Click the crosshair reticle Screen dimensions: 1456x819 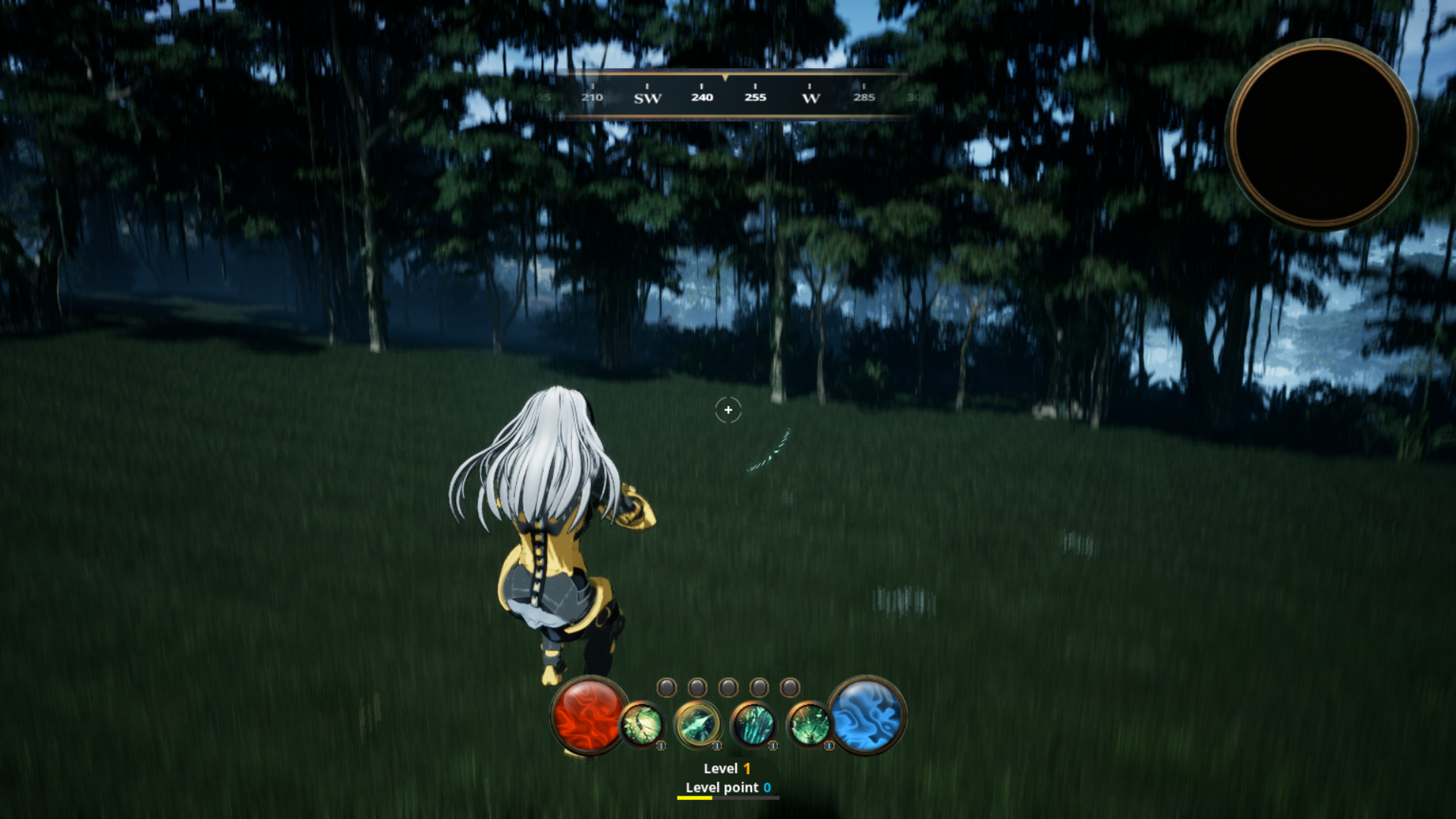pos(728,411)
